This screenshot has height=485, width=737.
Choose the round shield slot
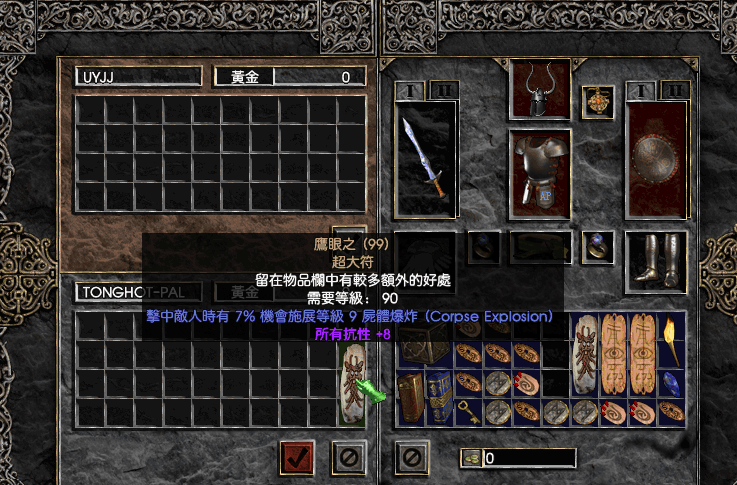click(x=656, y=158)
